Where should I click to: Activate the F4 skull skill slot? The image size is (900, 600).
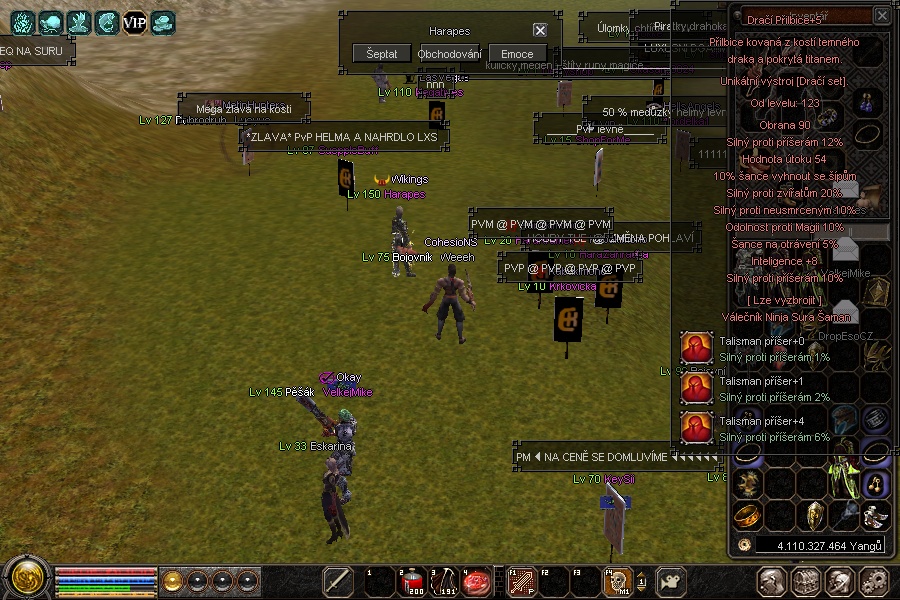618,581
